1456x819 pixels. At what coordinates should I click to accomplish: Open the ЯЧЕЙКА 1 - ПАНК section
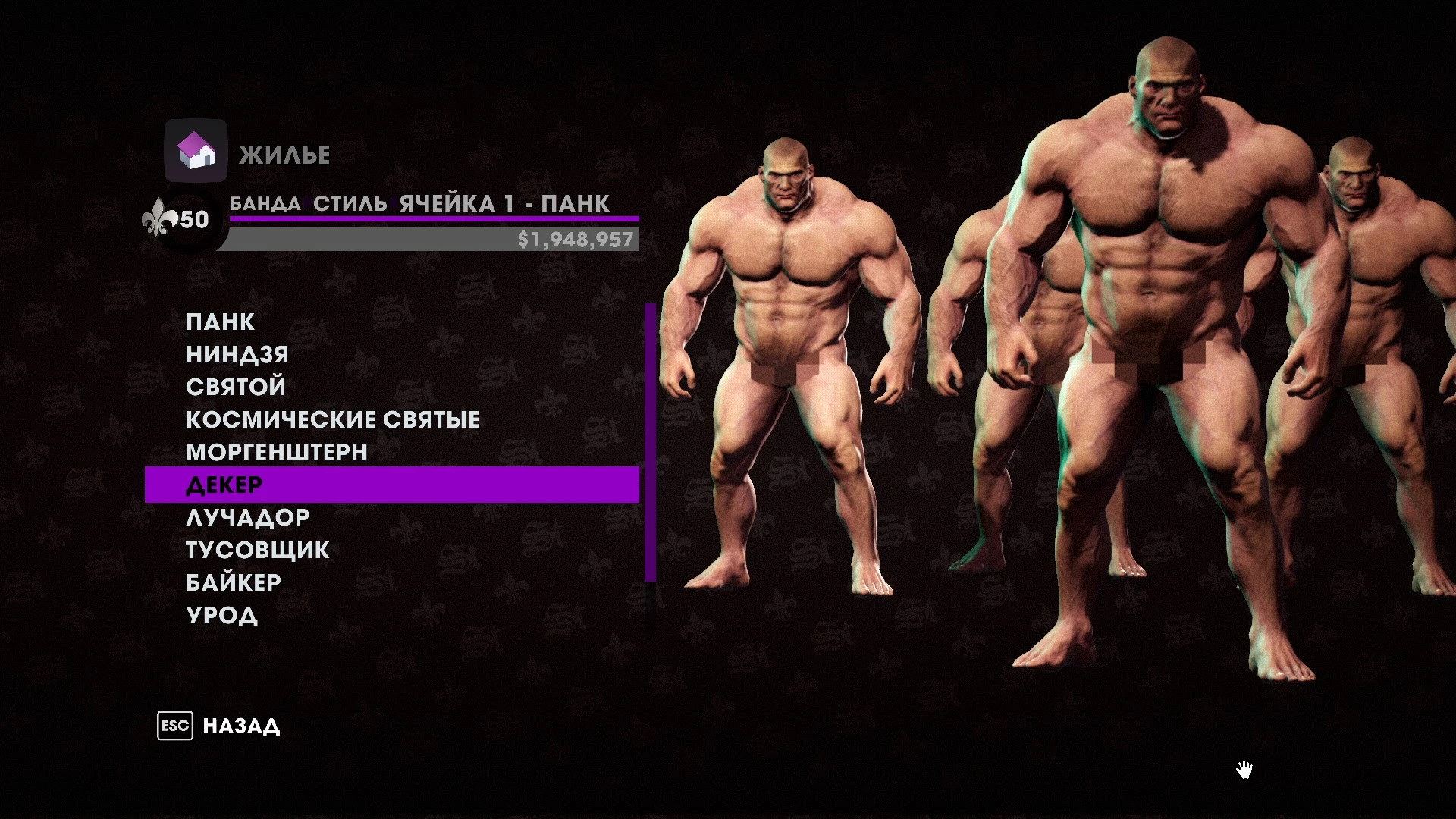502,203
